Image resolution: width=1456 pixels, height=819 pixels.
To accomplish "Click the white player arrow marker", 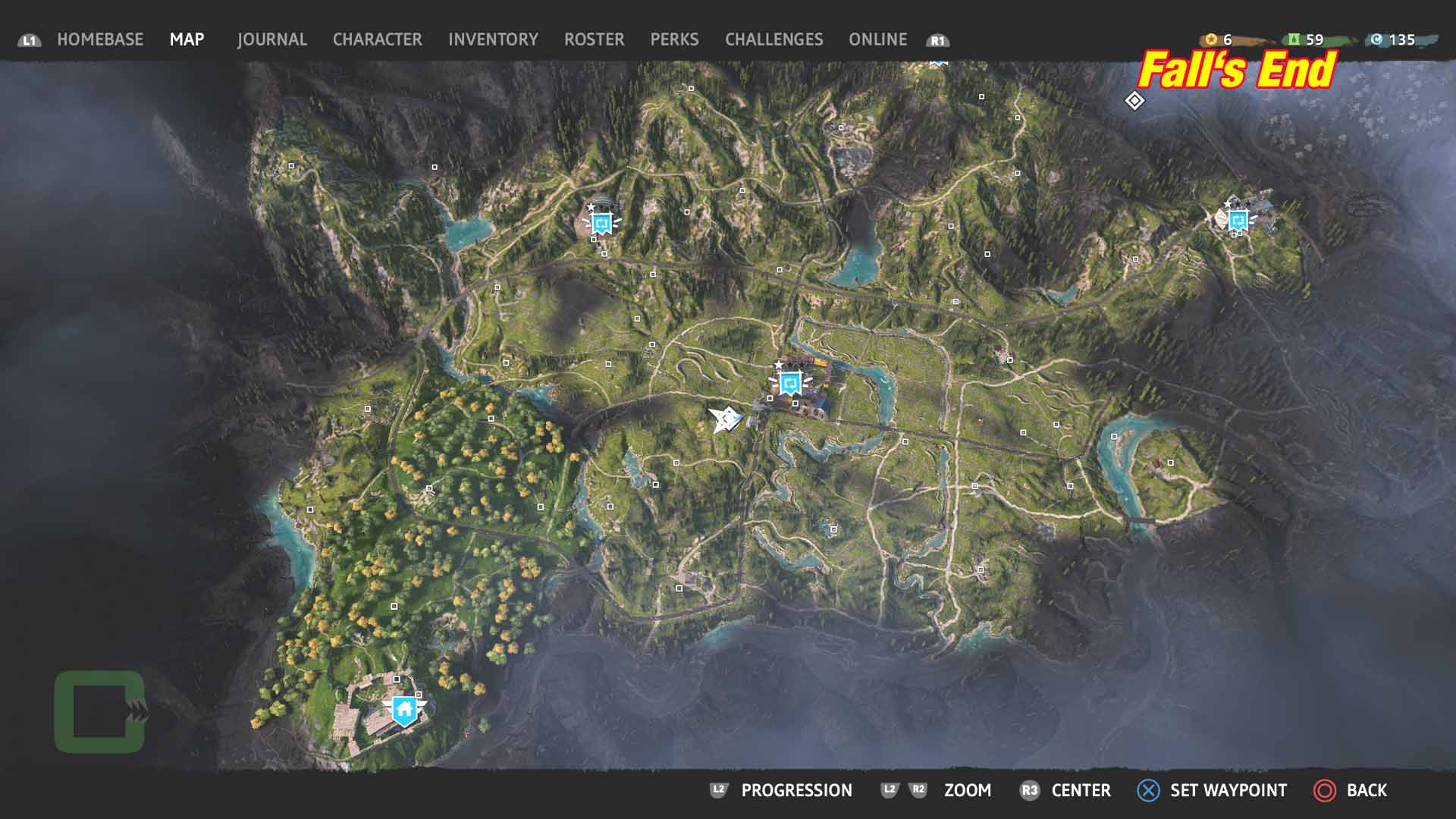I will [x=725, y=418].
